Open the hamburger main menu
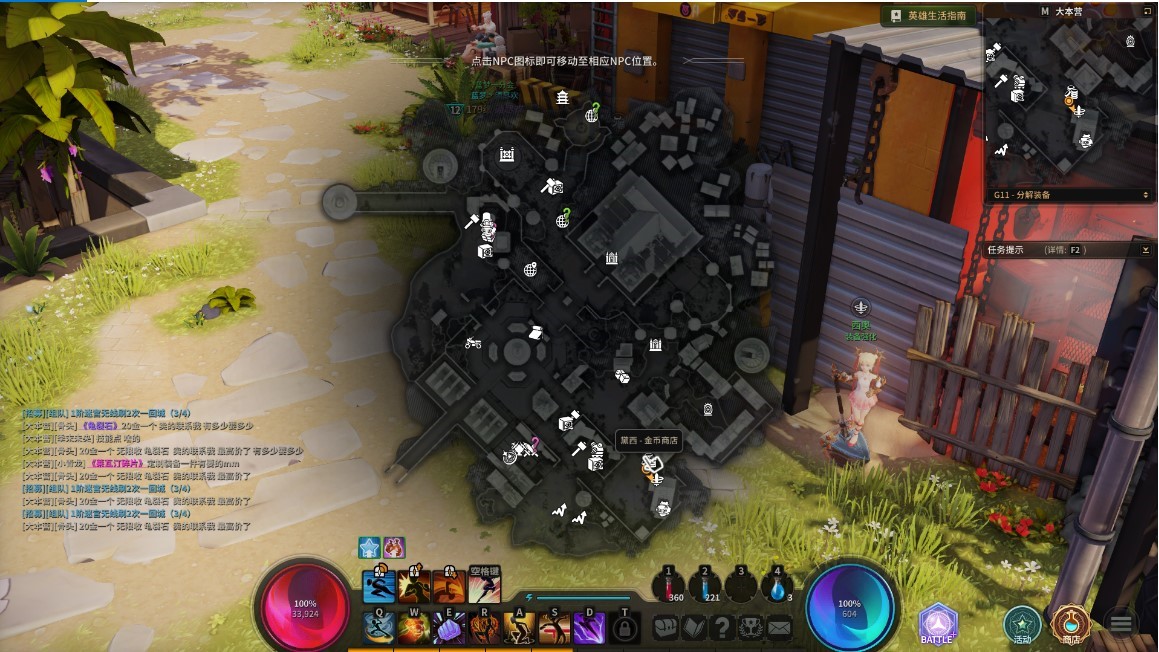Screen dimensions: 1159x652 tap(1121, 624)
